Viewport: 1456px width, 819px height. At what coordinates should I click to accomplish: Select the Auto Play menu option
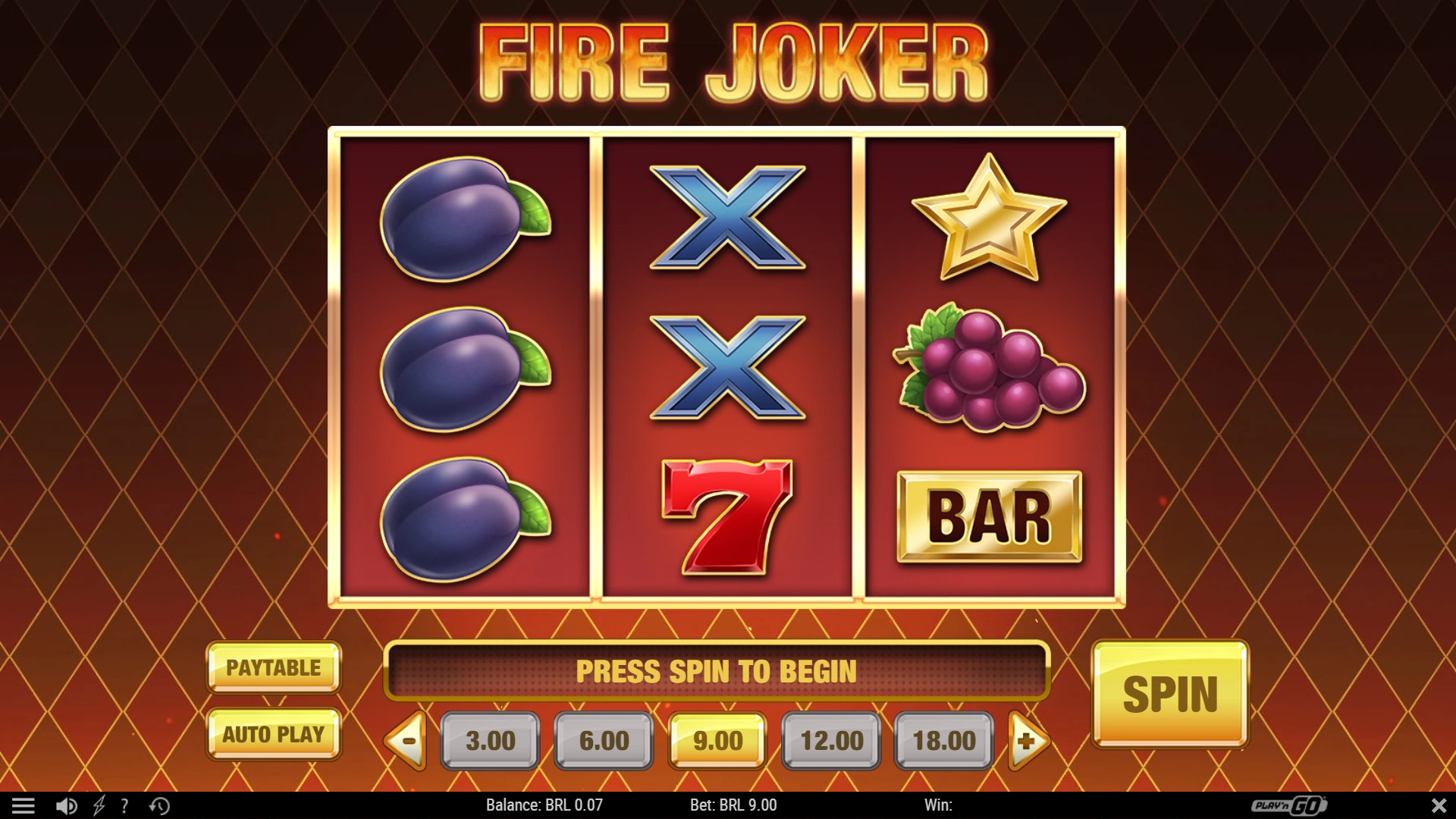274,733
